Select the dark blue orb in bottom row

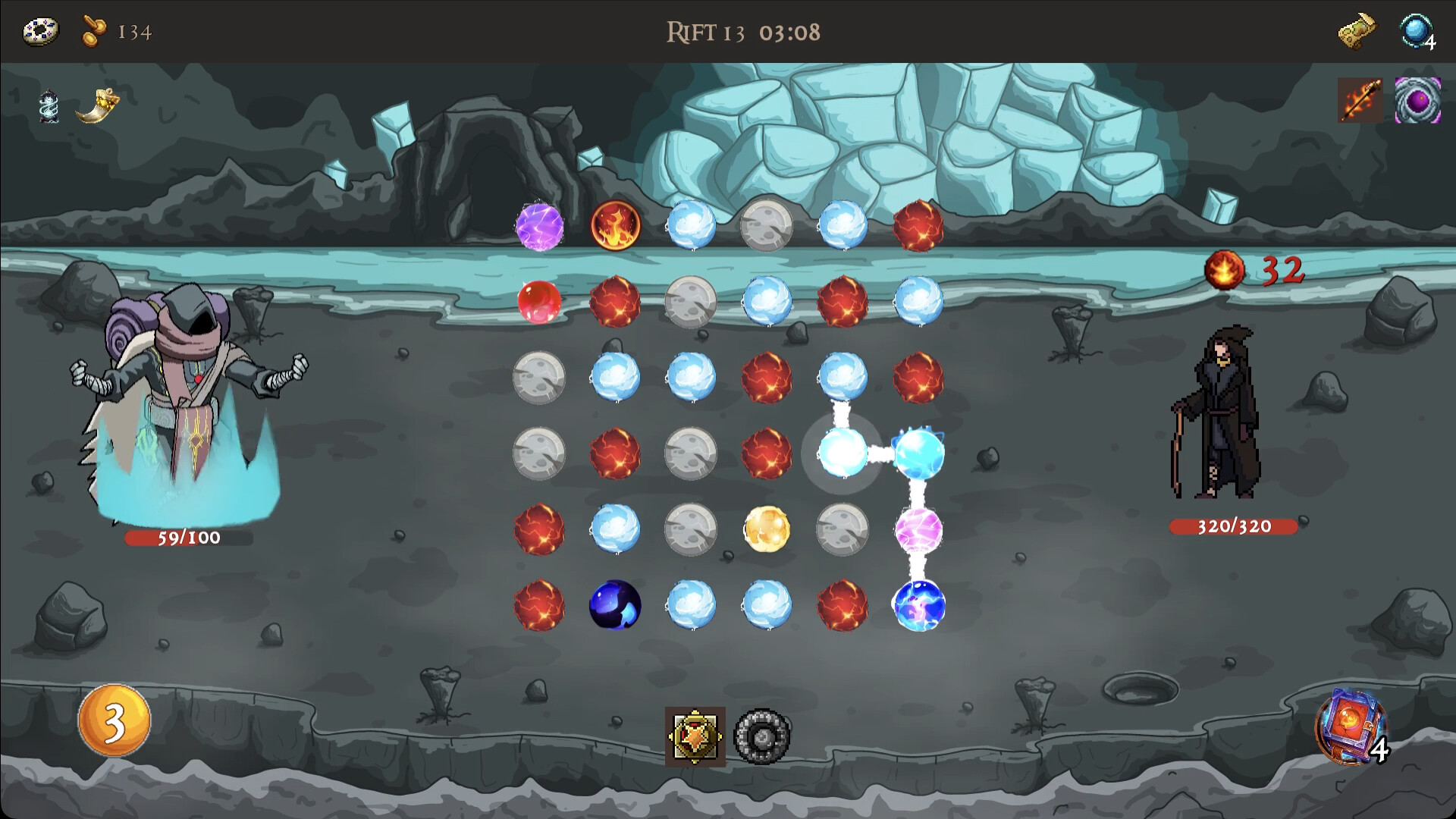[616, 604]
